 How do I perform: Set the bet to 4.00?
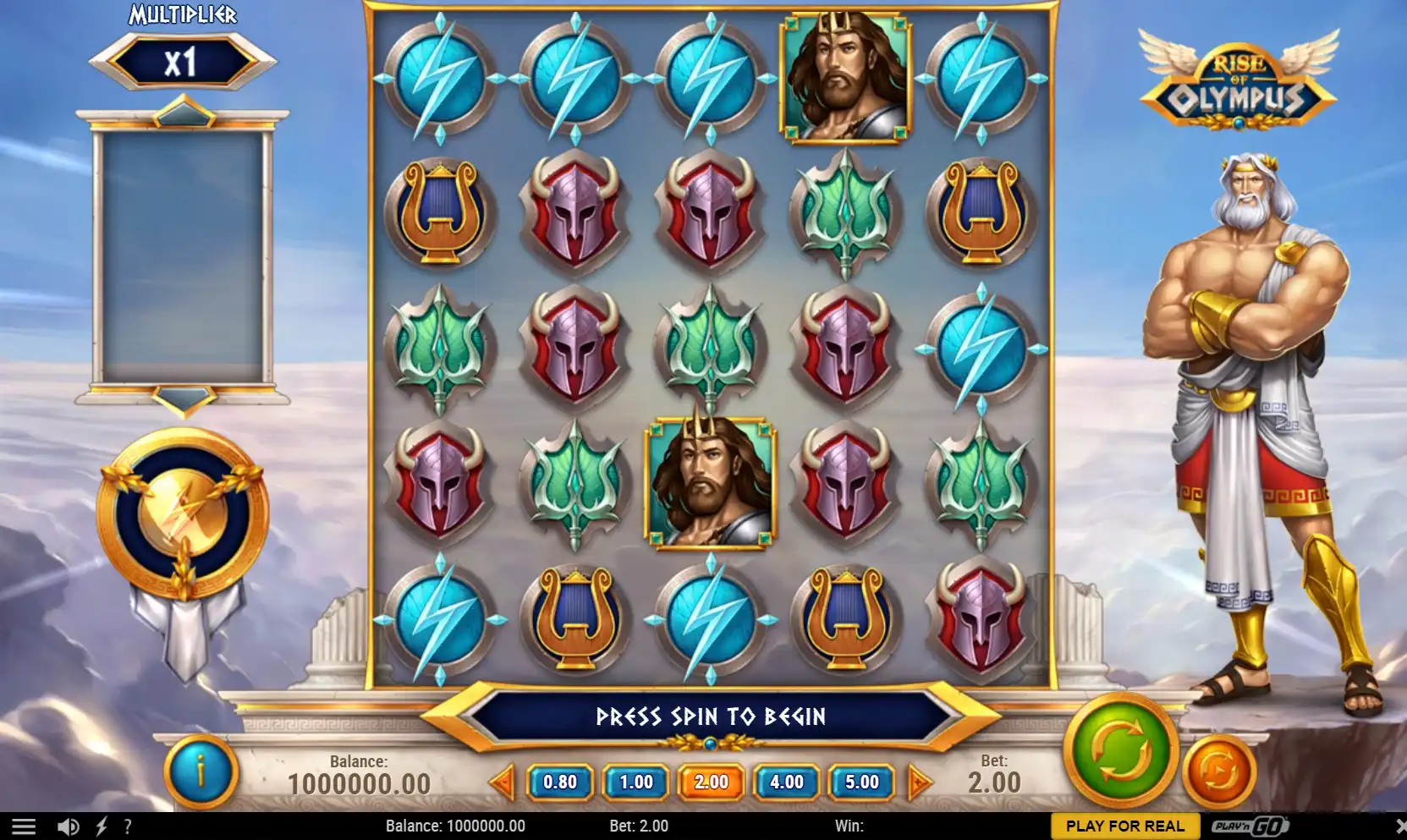(786, 782)
